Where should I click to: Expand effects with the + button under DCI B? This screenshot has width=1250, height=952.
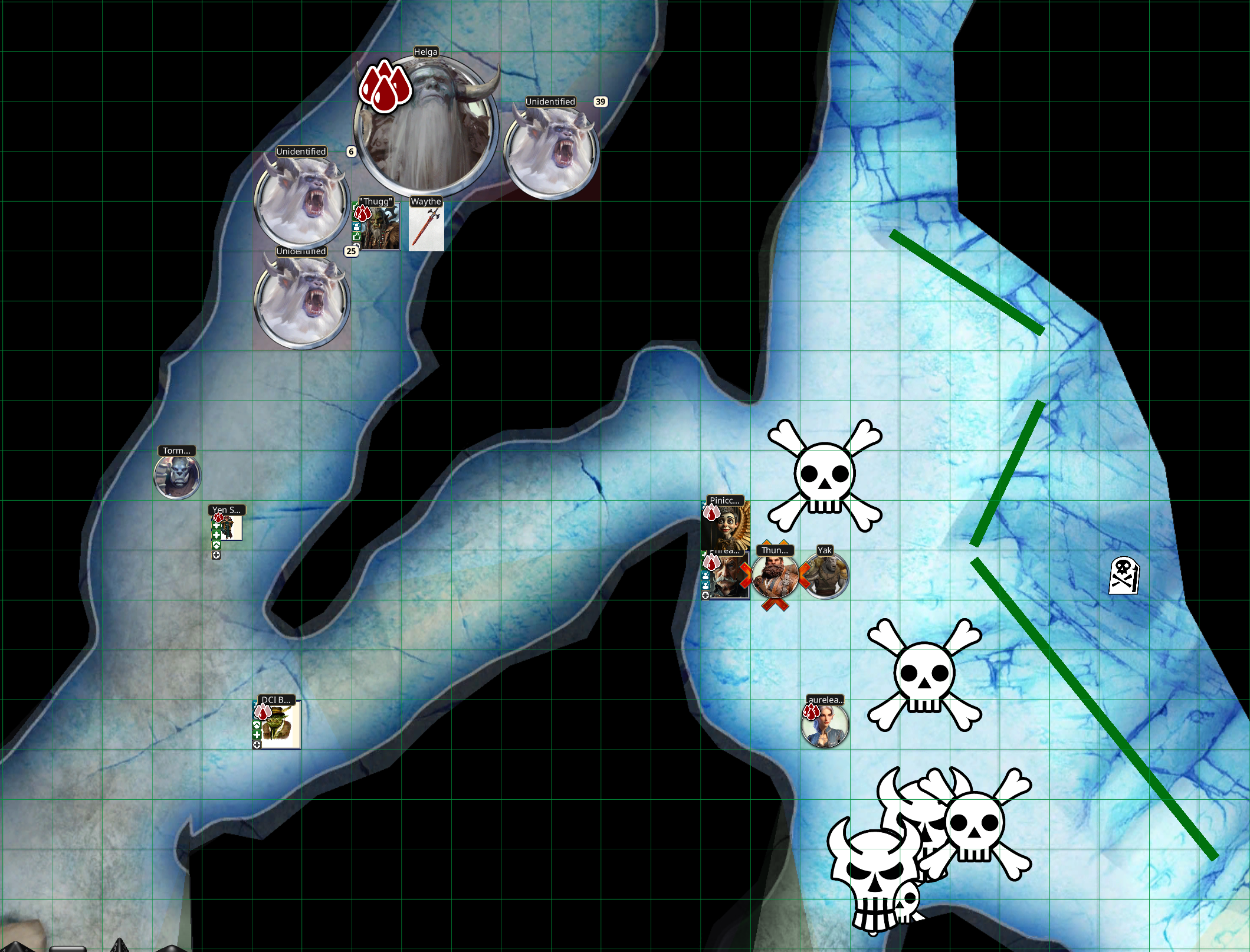tap(257, 744)
